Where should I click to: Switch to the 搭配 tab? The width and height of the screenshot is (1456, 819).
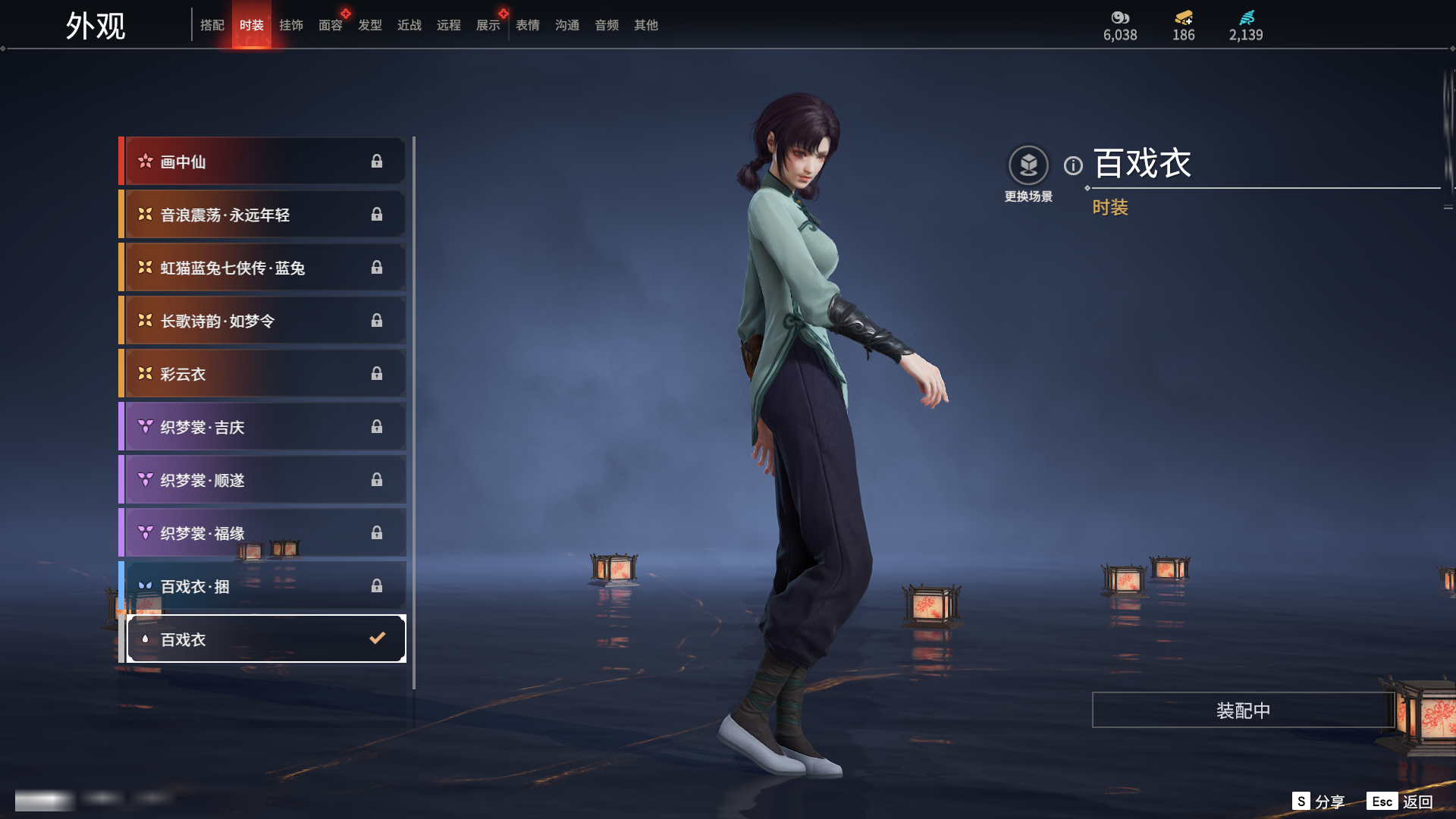pyautogui.click(x=212, y=25)
